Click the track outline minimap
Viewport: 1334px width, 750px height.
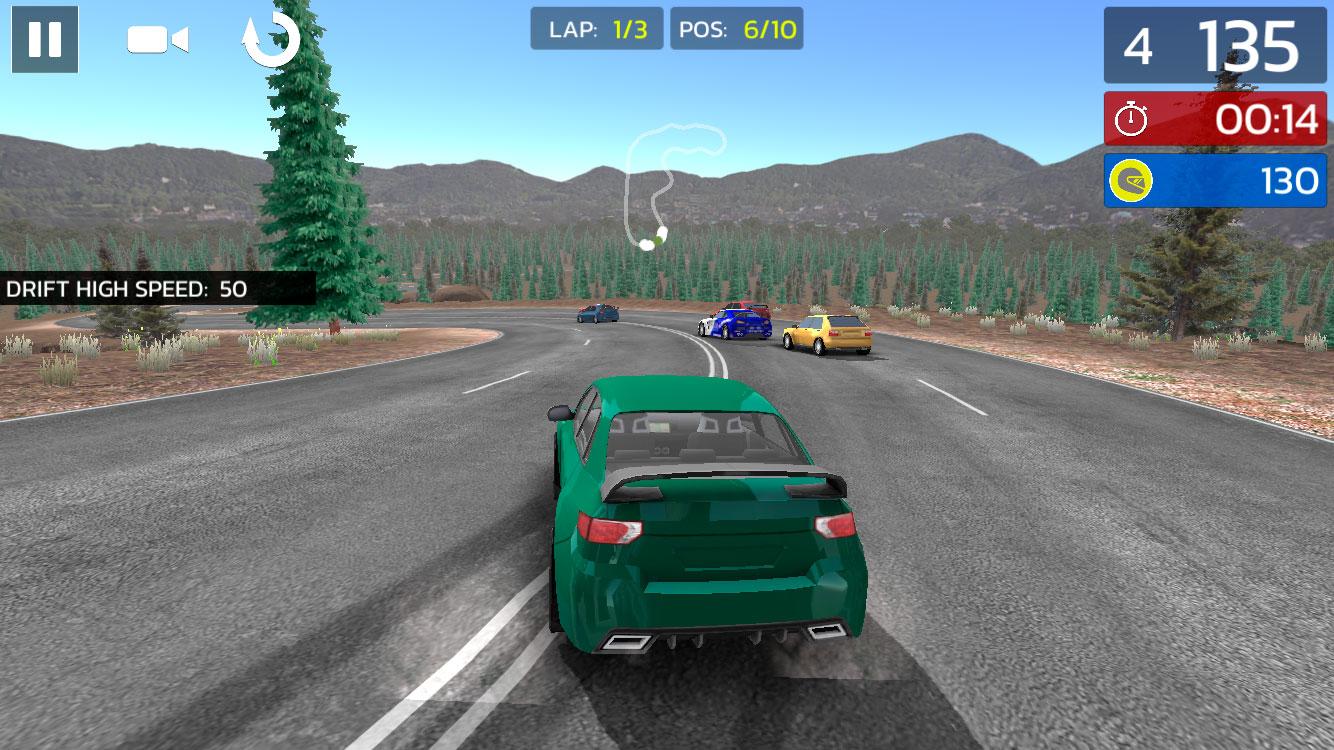coord(666,185)
